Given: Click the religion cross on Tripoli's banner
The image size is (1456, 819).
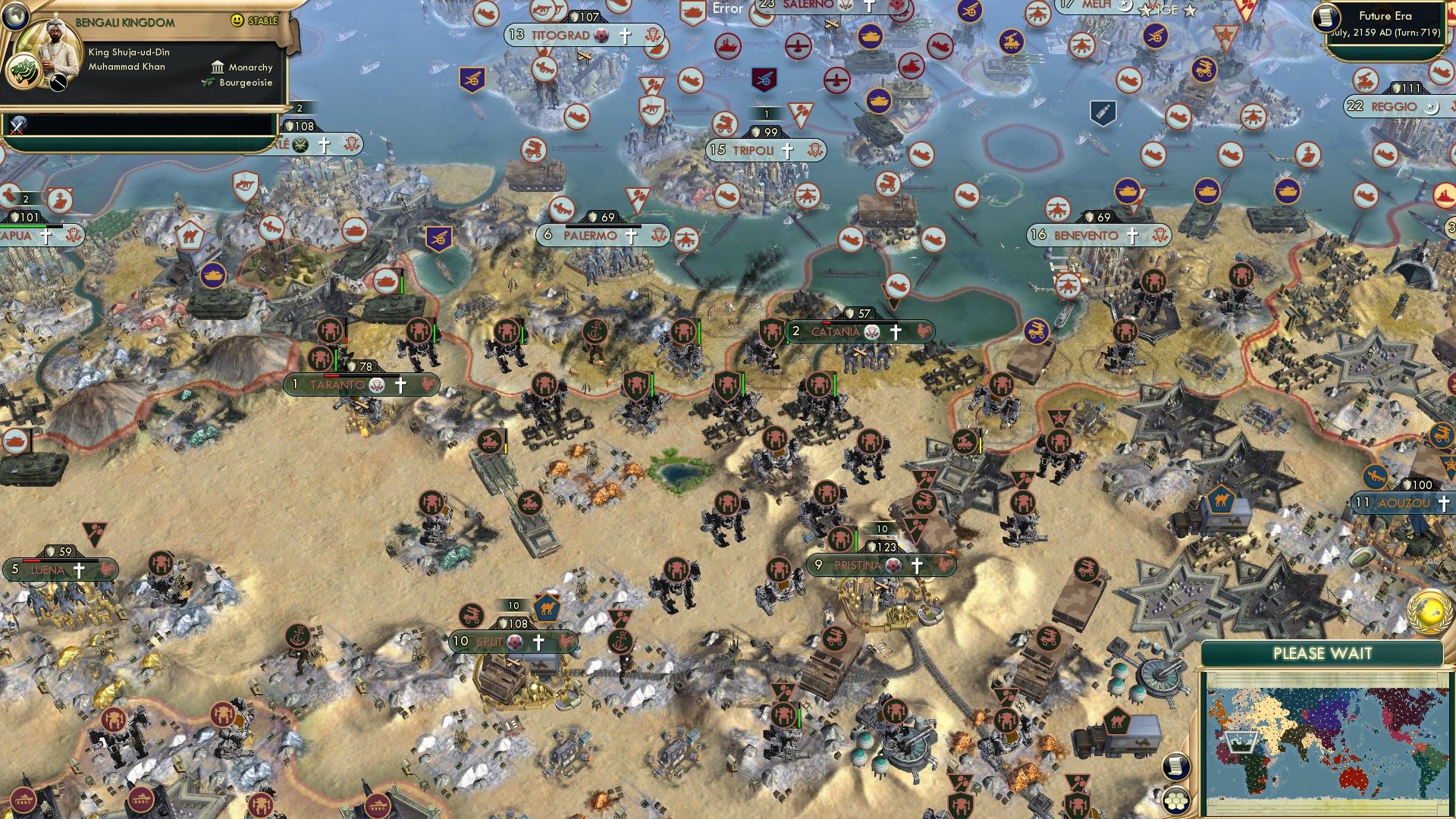Looking at the screenshot, I should [786, 150].
